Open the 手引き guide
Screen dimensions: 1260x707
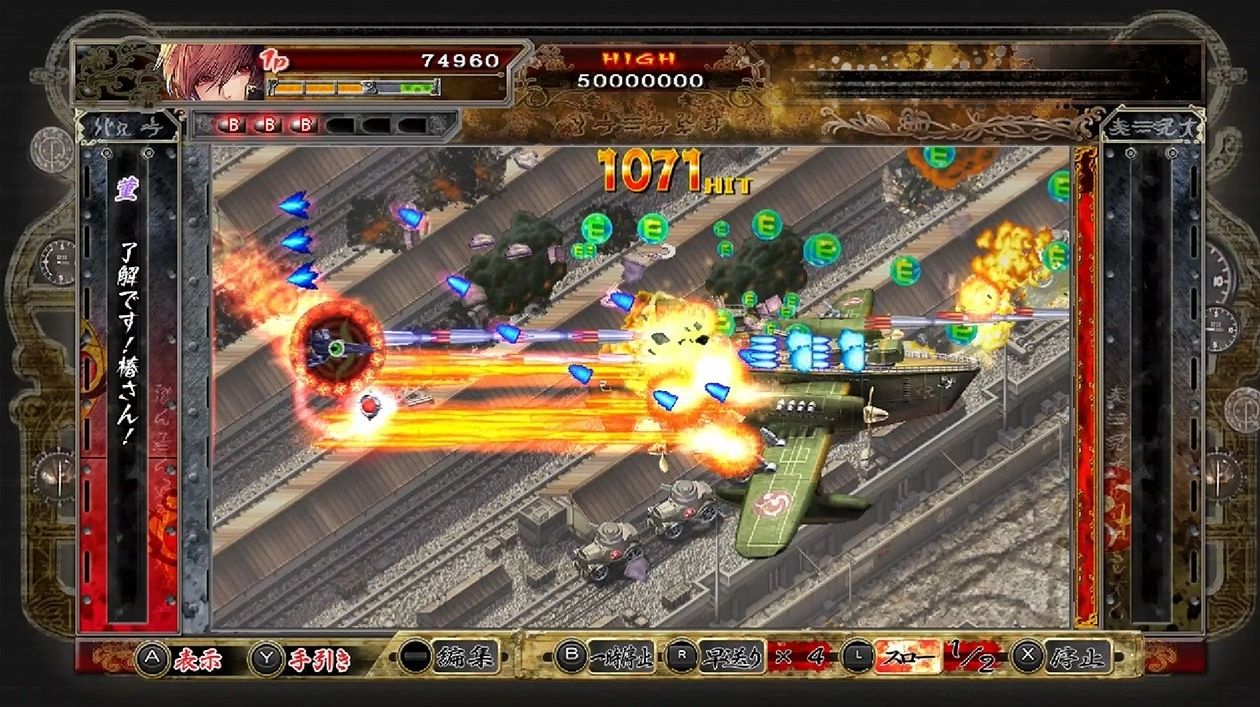310,658
